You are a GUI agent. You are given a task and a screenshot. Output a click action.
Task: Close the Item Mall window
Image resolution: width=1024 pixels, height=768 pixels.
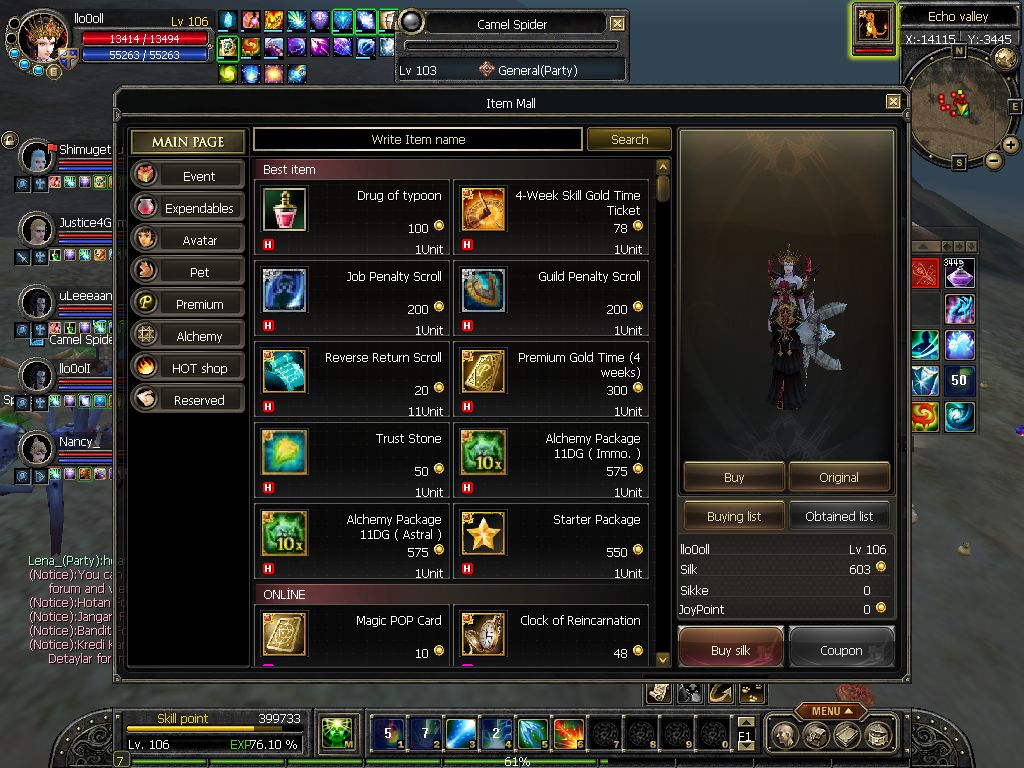point(893,102)
